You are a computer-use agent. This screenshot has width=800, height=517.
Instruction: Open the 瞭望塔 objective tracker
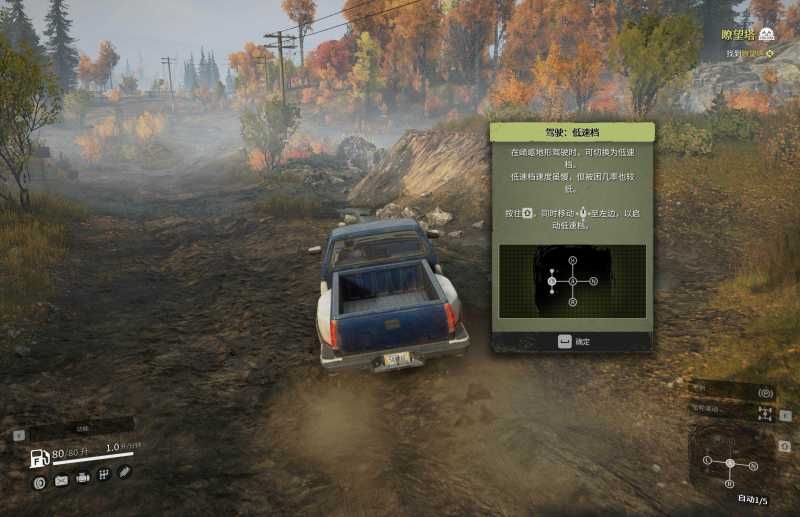point(747,35)
